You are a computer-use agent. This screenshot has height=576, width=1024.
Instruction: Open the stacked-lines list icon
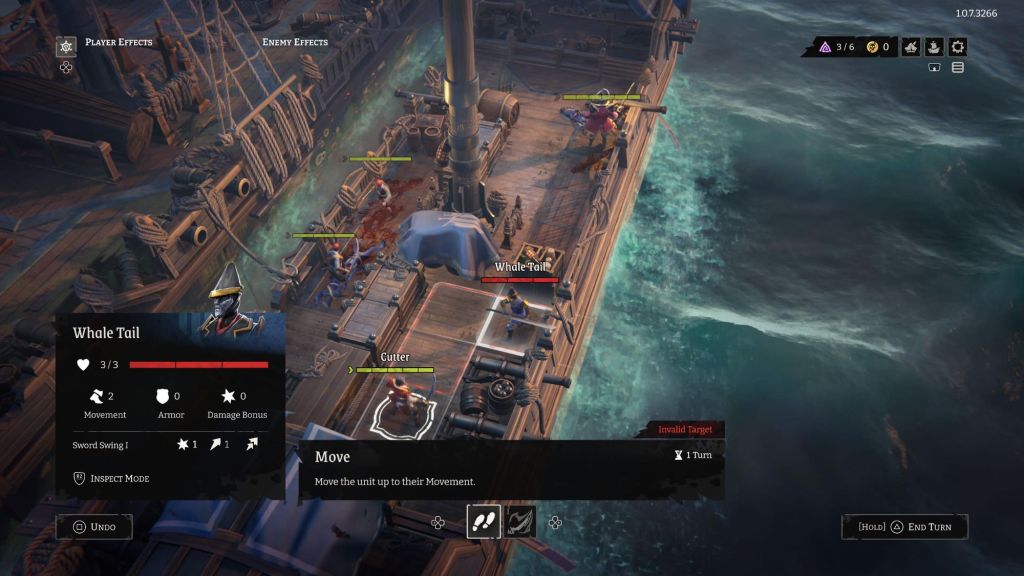tap(958, 68)
